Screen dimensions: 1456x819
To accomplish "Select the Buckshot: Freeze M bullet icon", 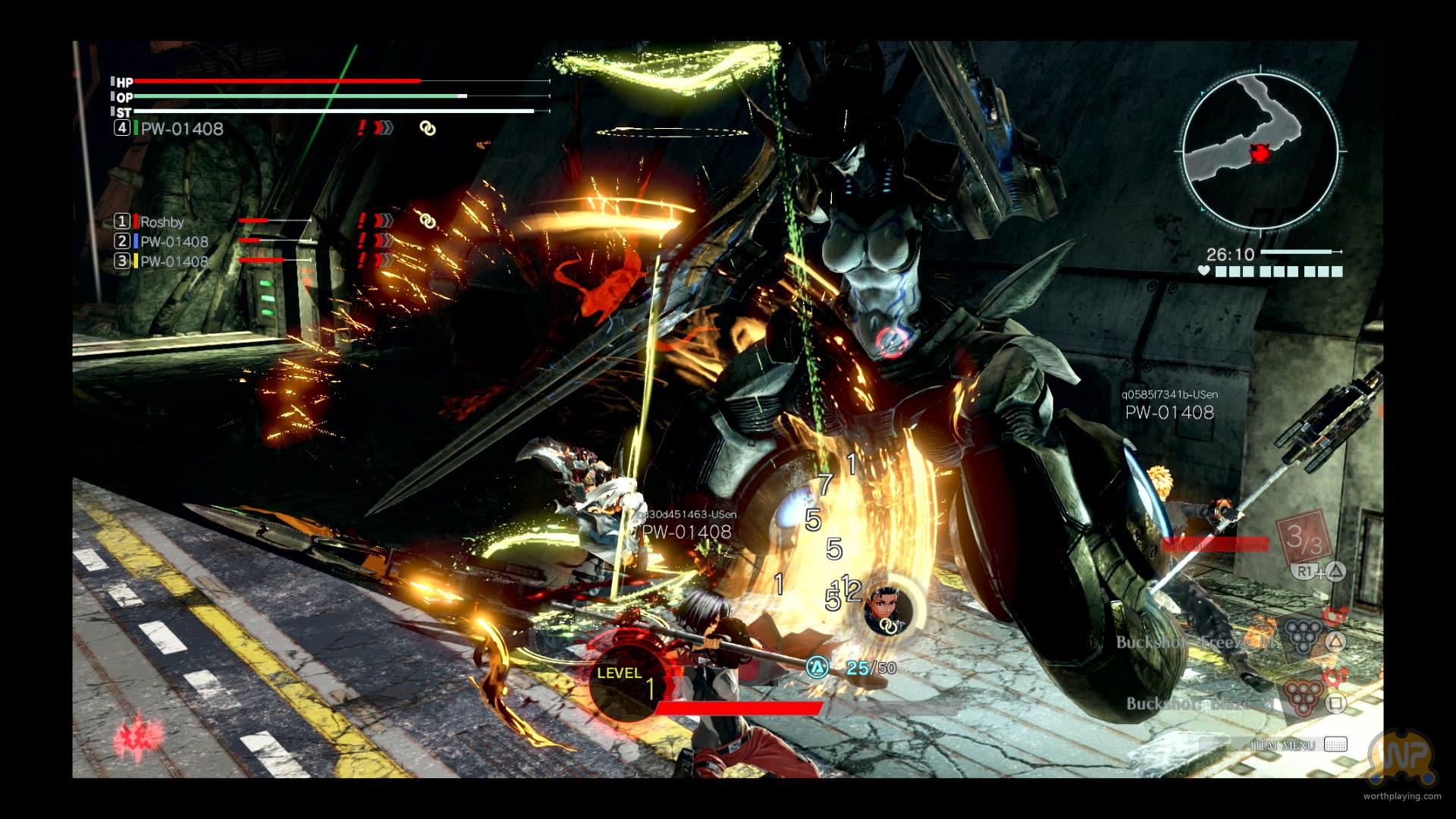I will click(1303, 636).
